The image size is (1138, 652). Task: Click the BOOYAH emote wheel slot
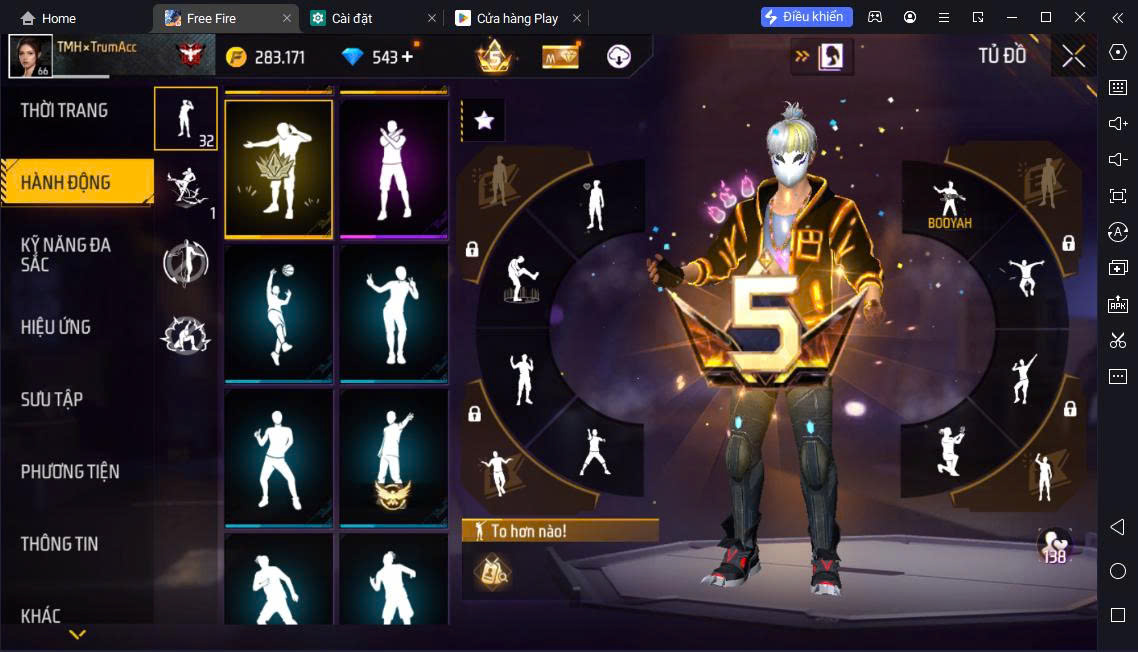click(x=949, y=204)
